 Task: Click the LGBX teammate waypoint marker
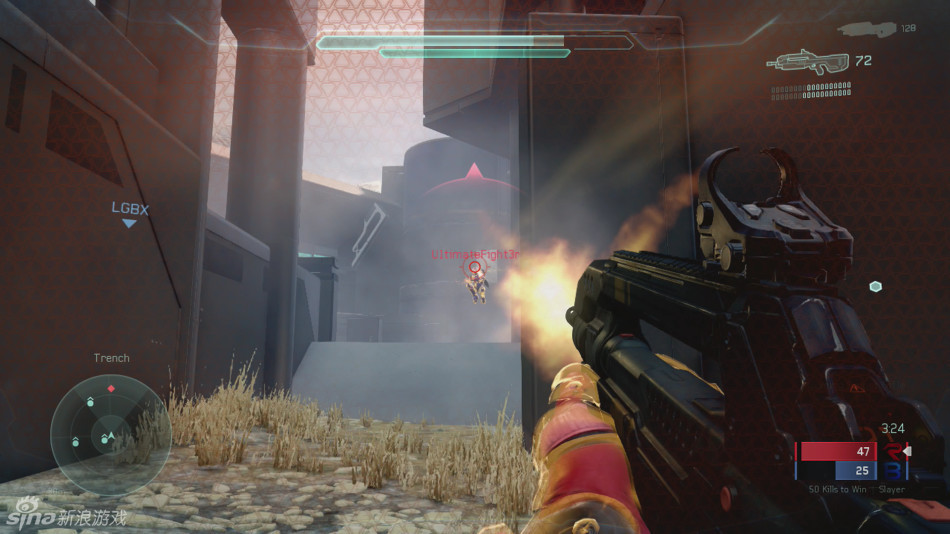click(x=128, y=223)
